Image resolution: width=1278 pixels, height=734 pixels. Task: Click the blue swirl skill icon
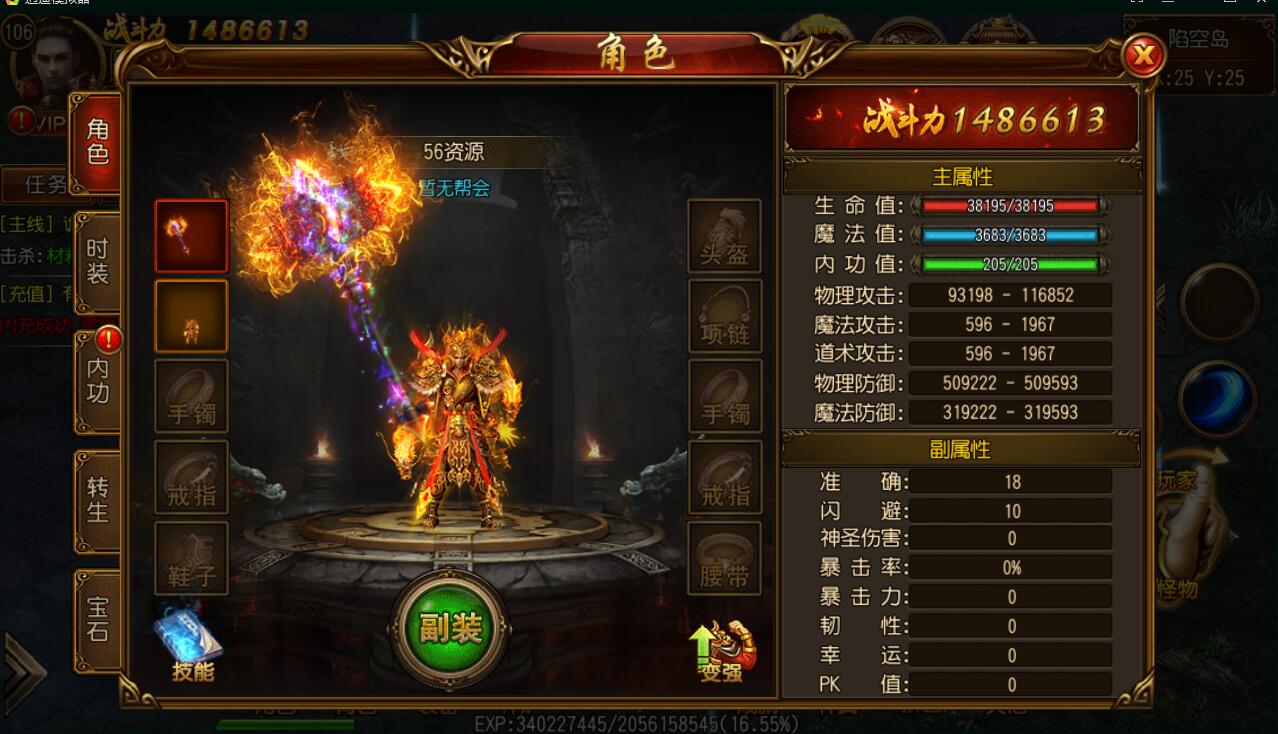click(1217, 399)
